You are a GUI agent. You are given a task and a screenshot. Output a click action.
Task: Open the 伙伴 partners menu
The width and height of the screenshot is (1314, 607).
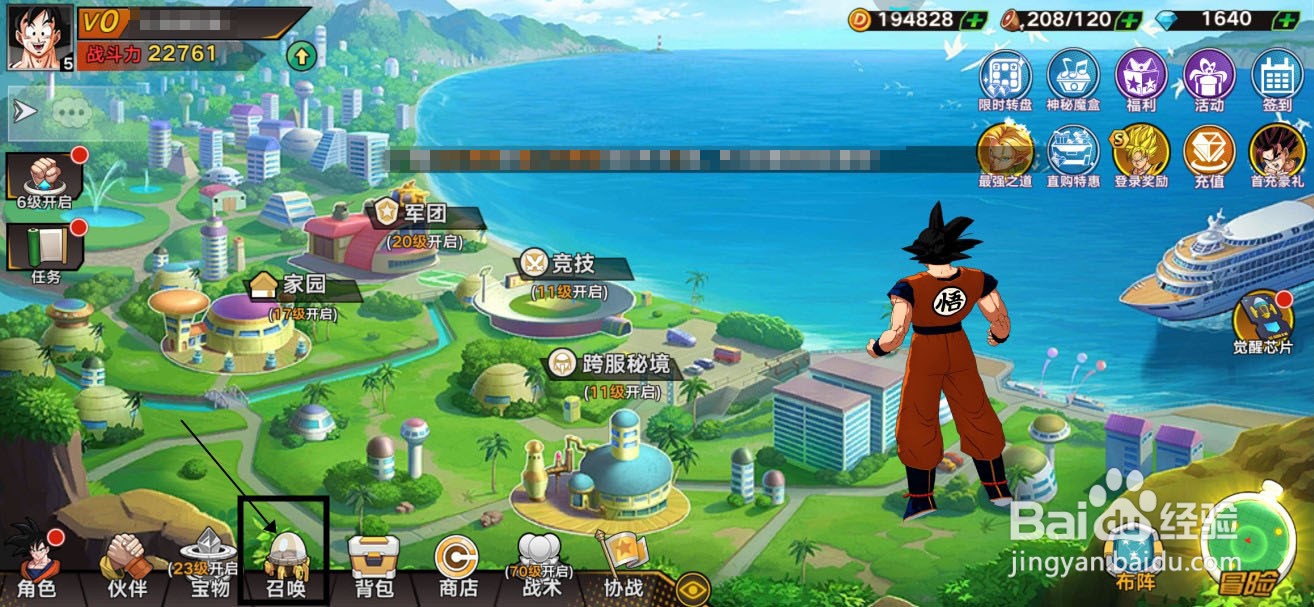click(x=126, y=565)
